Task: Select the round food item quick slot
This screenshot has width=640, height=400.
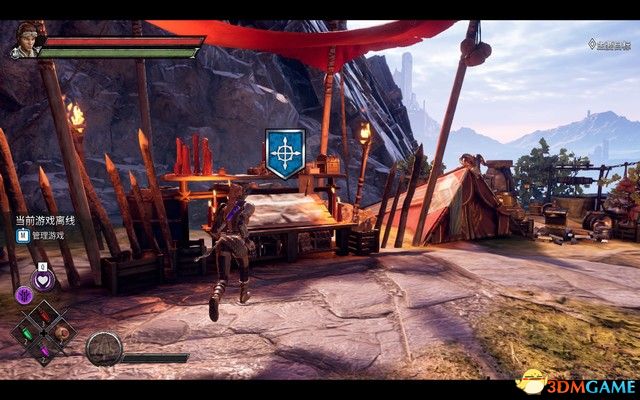Action: click(62, 333)
